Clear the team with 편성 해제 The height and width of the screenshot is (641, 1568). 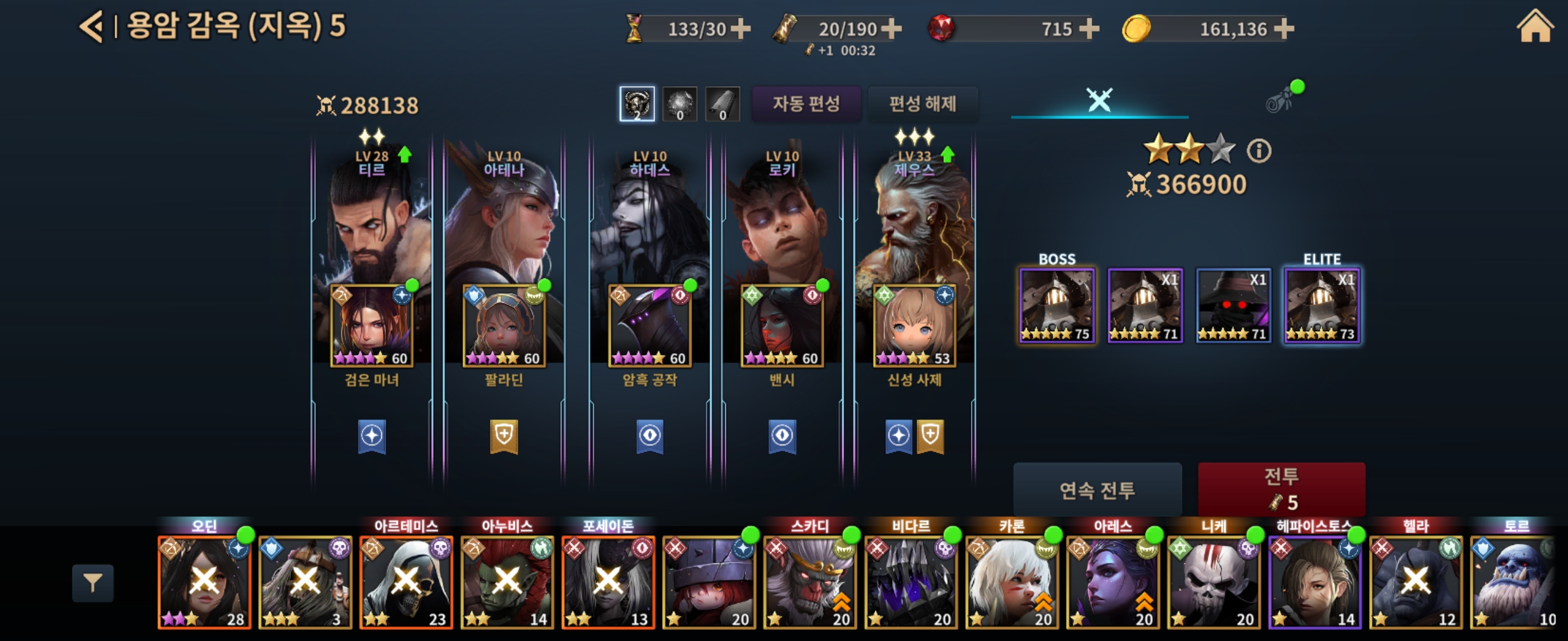[x=922, y=104]
